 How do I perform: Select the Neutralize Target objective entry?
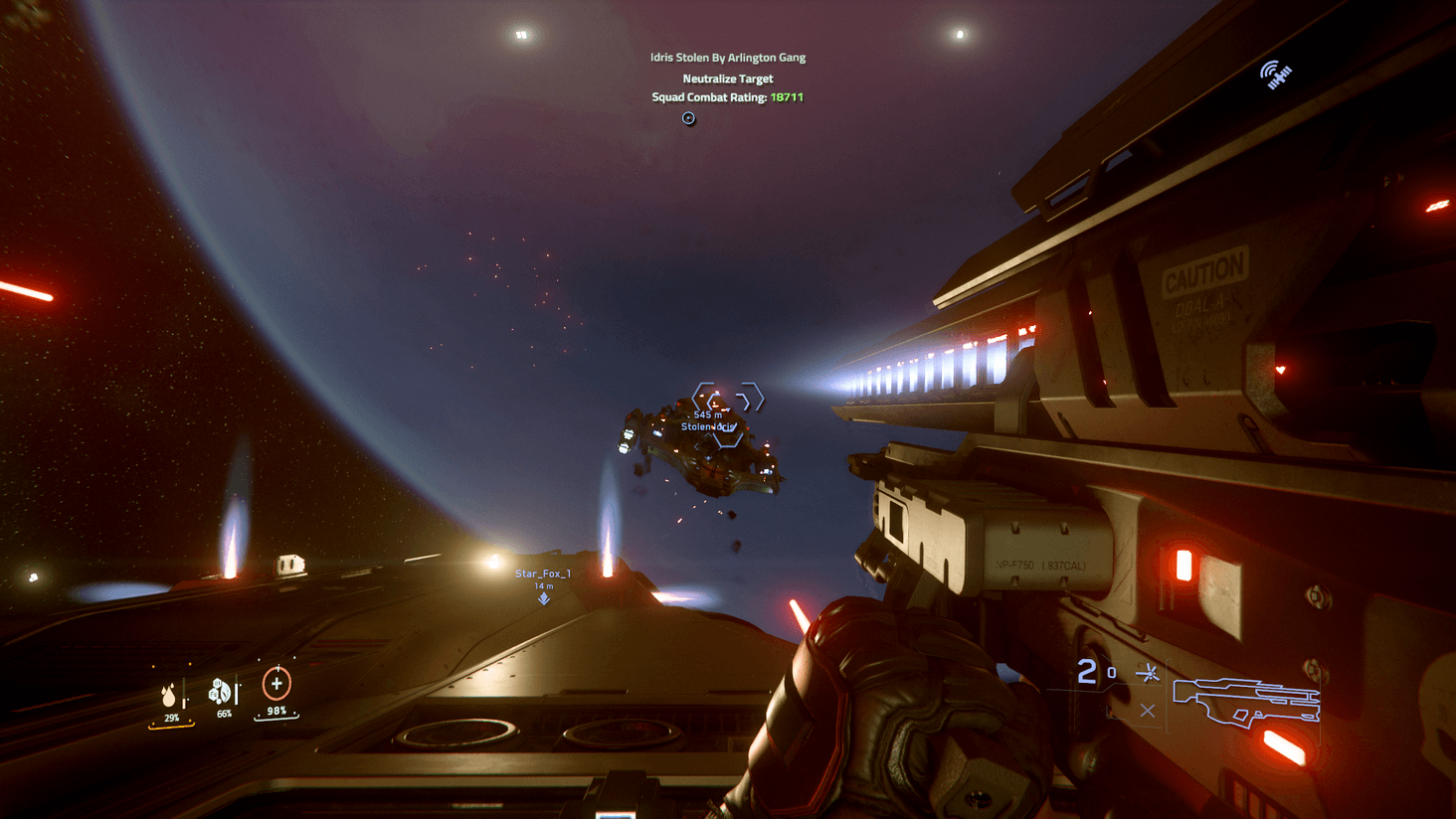[726, 79]
